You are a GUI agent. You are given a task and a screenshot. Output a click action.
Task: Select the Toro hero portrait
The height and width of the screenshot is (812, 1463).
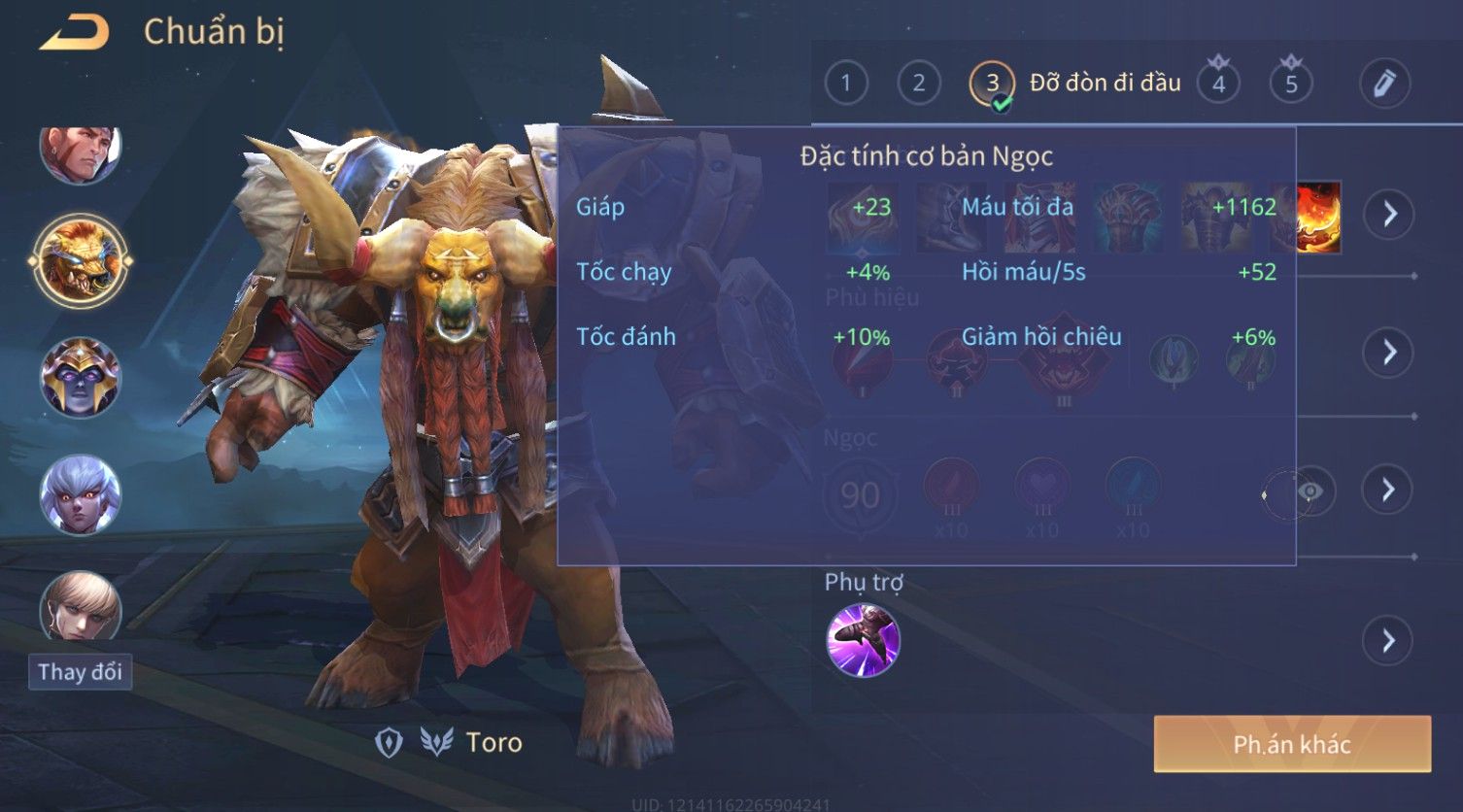80,260
